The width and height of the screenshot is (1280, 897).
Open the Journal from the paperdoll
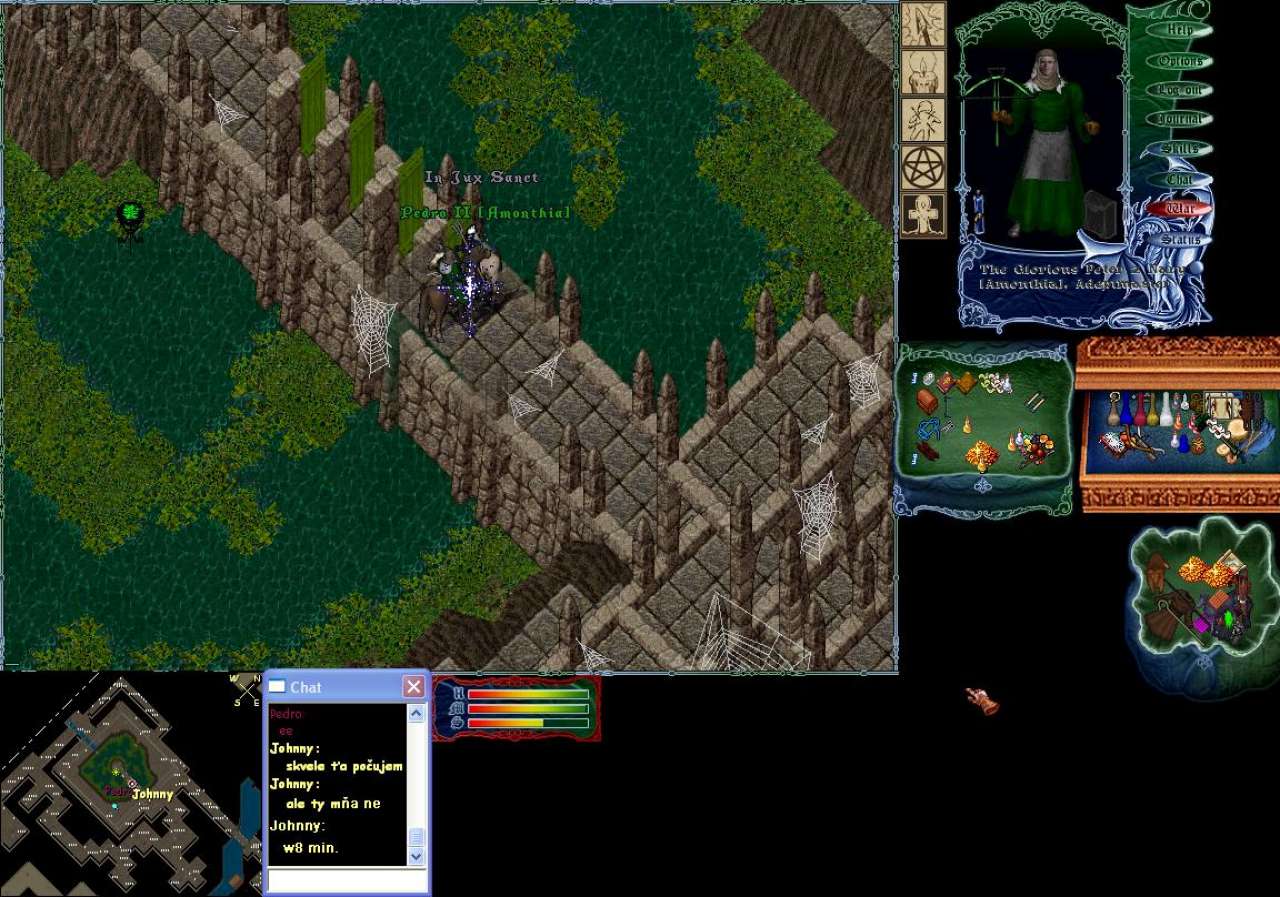click(x=1180, y=119)
